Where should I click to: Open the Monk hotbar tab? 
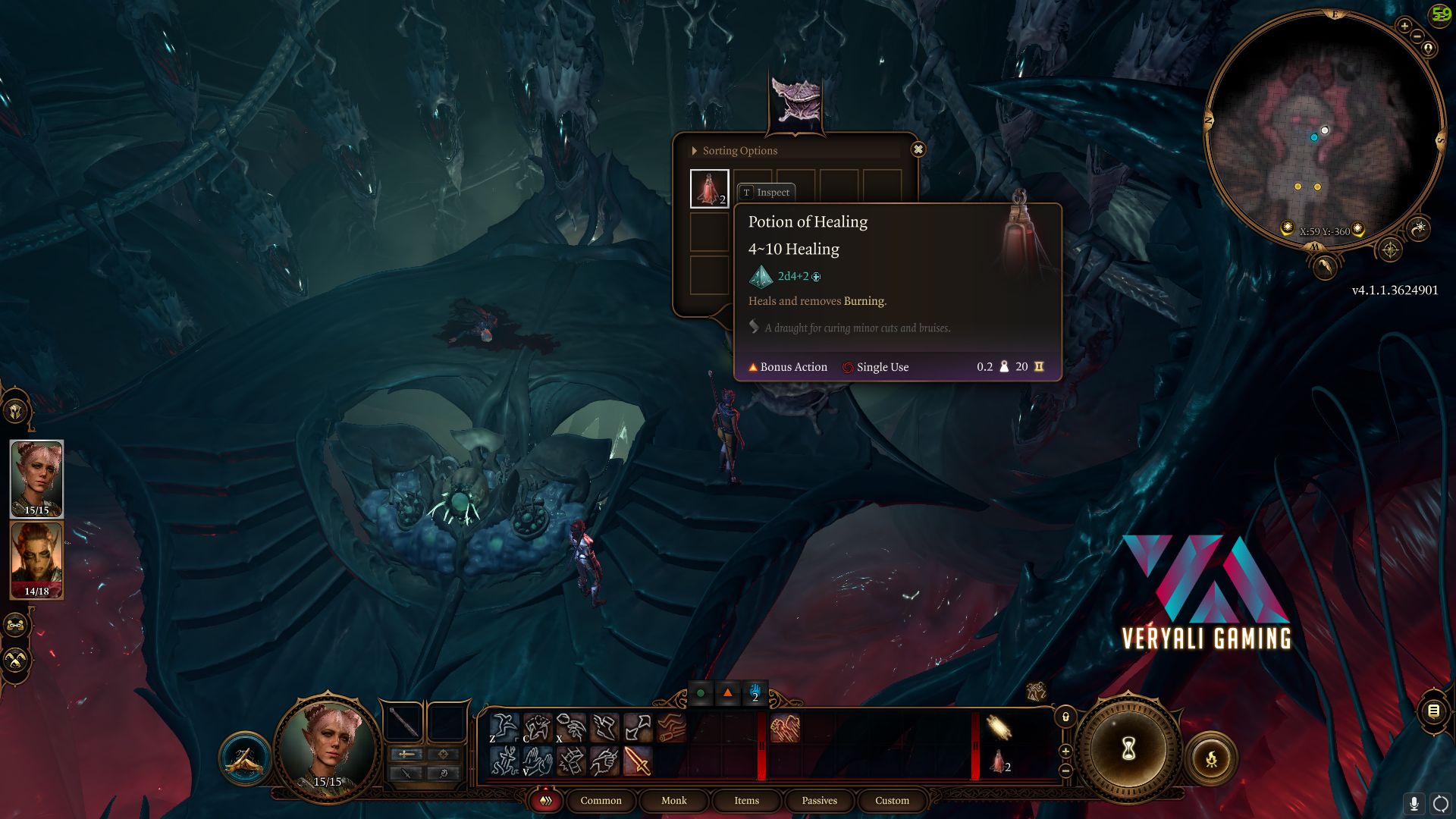click(673, 801)
